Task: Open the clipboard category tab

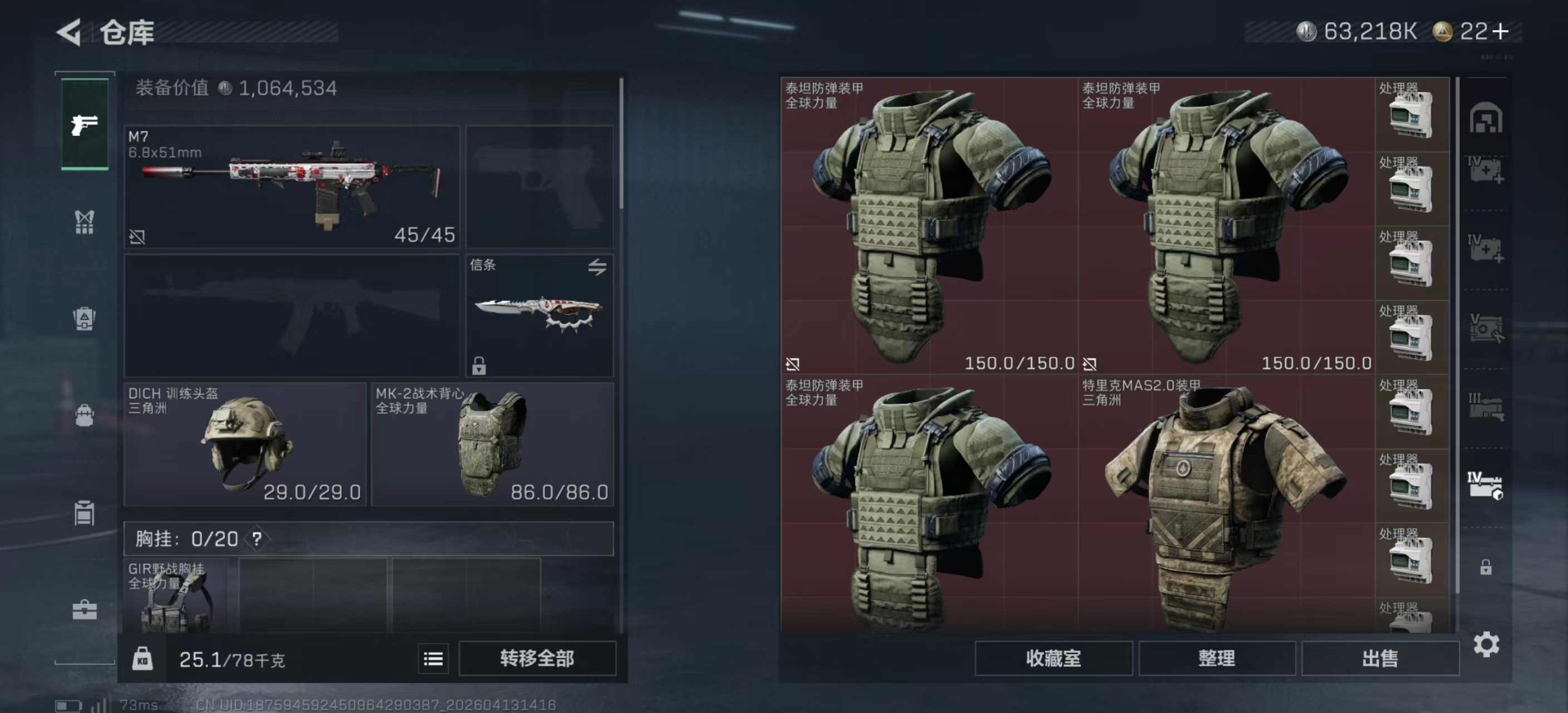Action: pyautogui.click(x=85, y=512)
